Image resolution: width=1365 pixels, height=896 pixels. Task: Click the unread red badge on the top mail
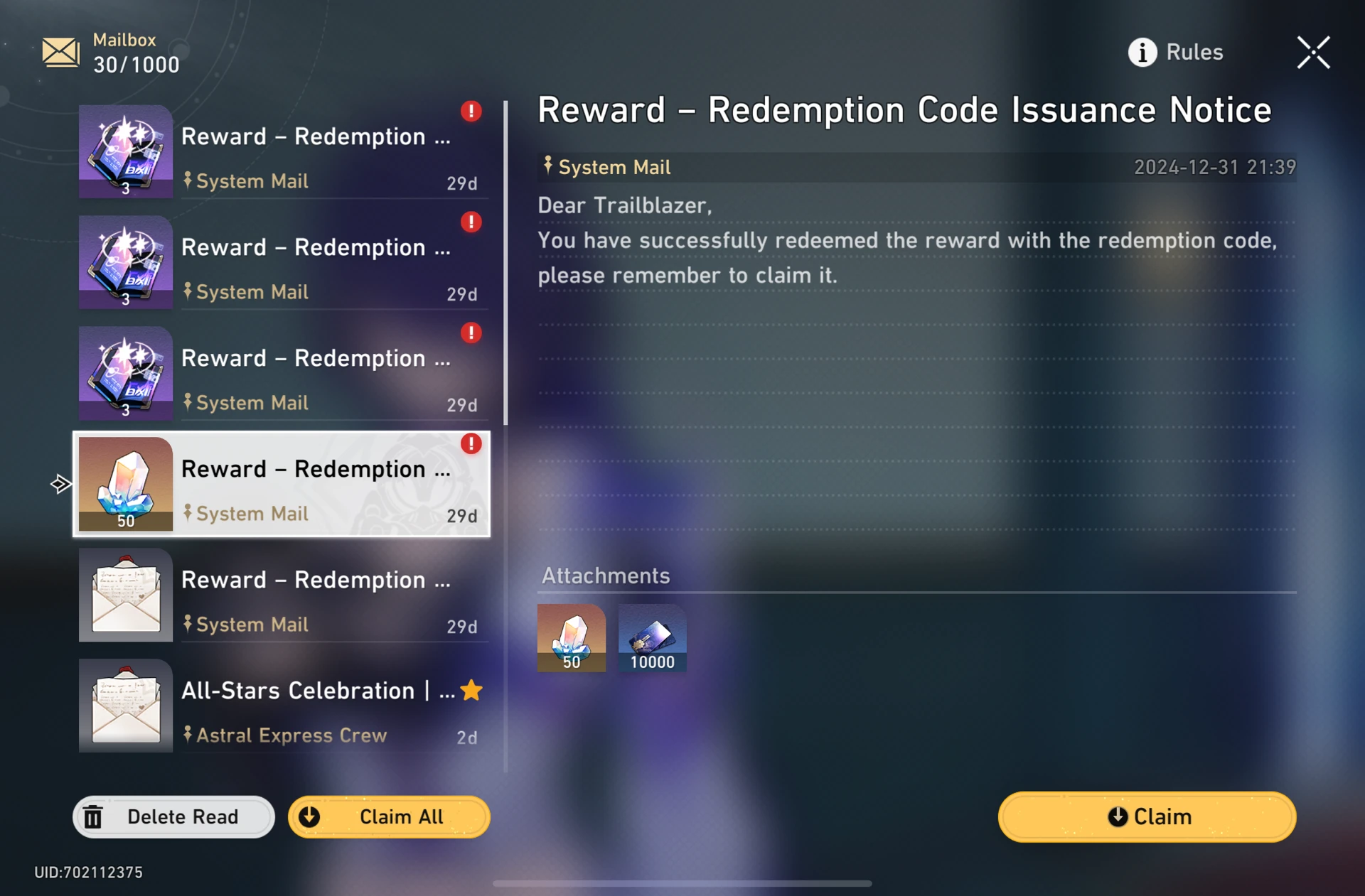coord(471,112)
